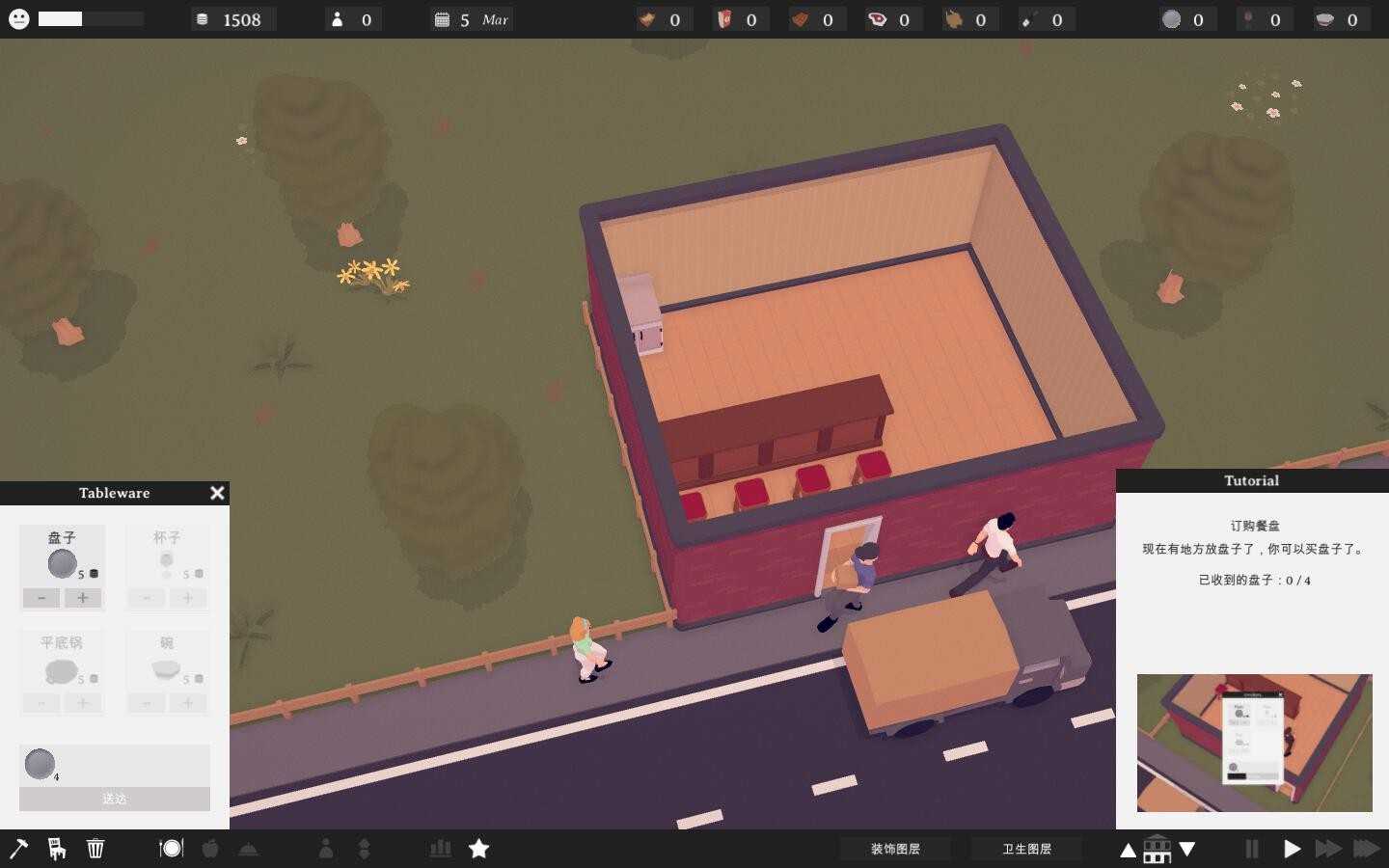Set game speed to double fast-forward
Viewport: 1389px width, 868px height.
[1328, 849]
